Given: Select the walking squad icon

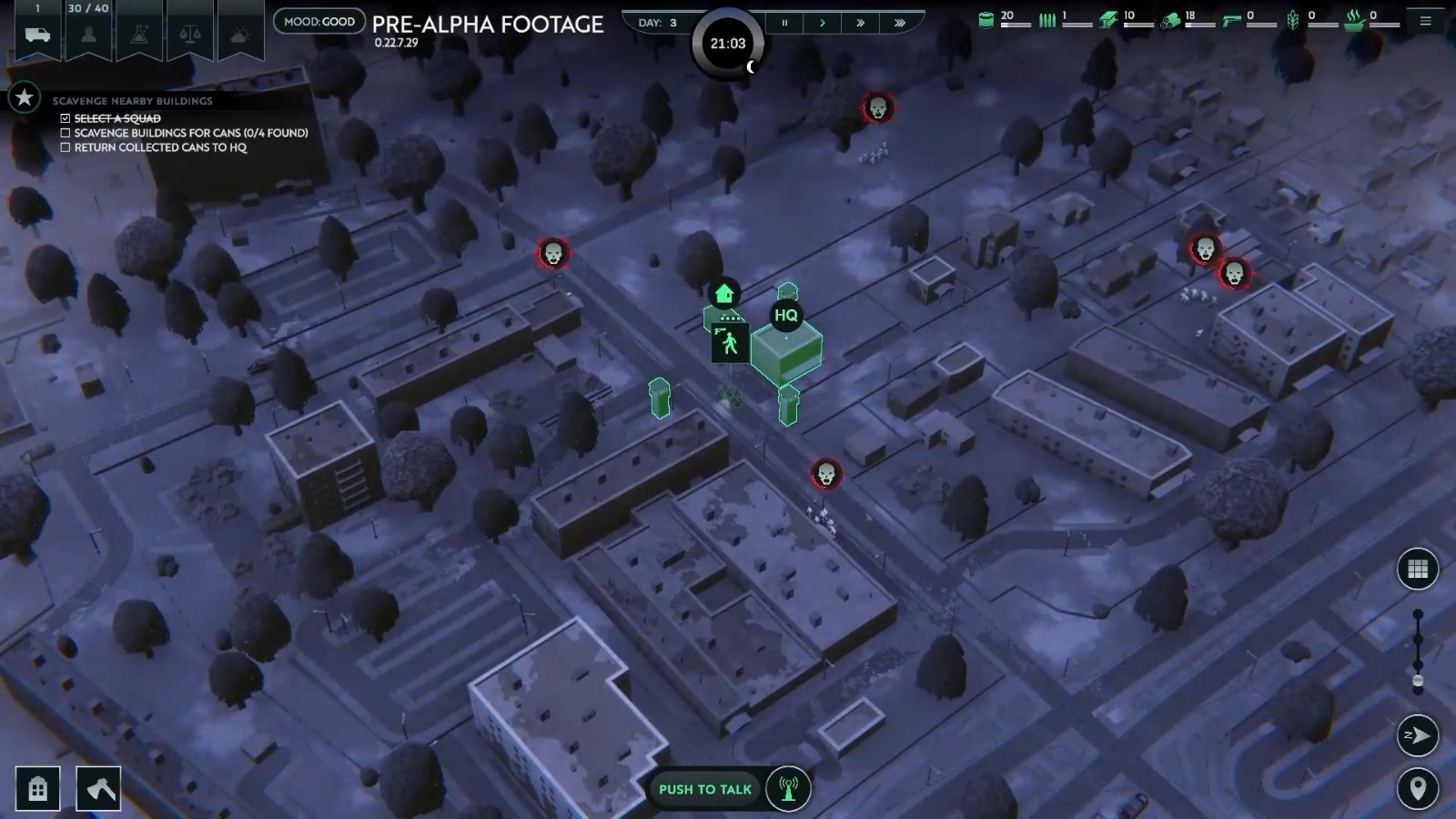Looking at the screenshot, I should 730,343.
